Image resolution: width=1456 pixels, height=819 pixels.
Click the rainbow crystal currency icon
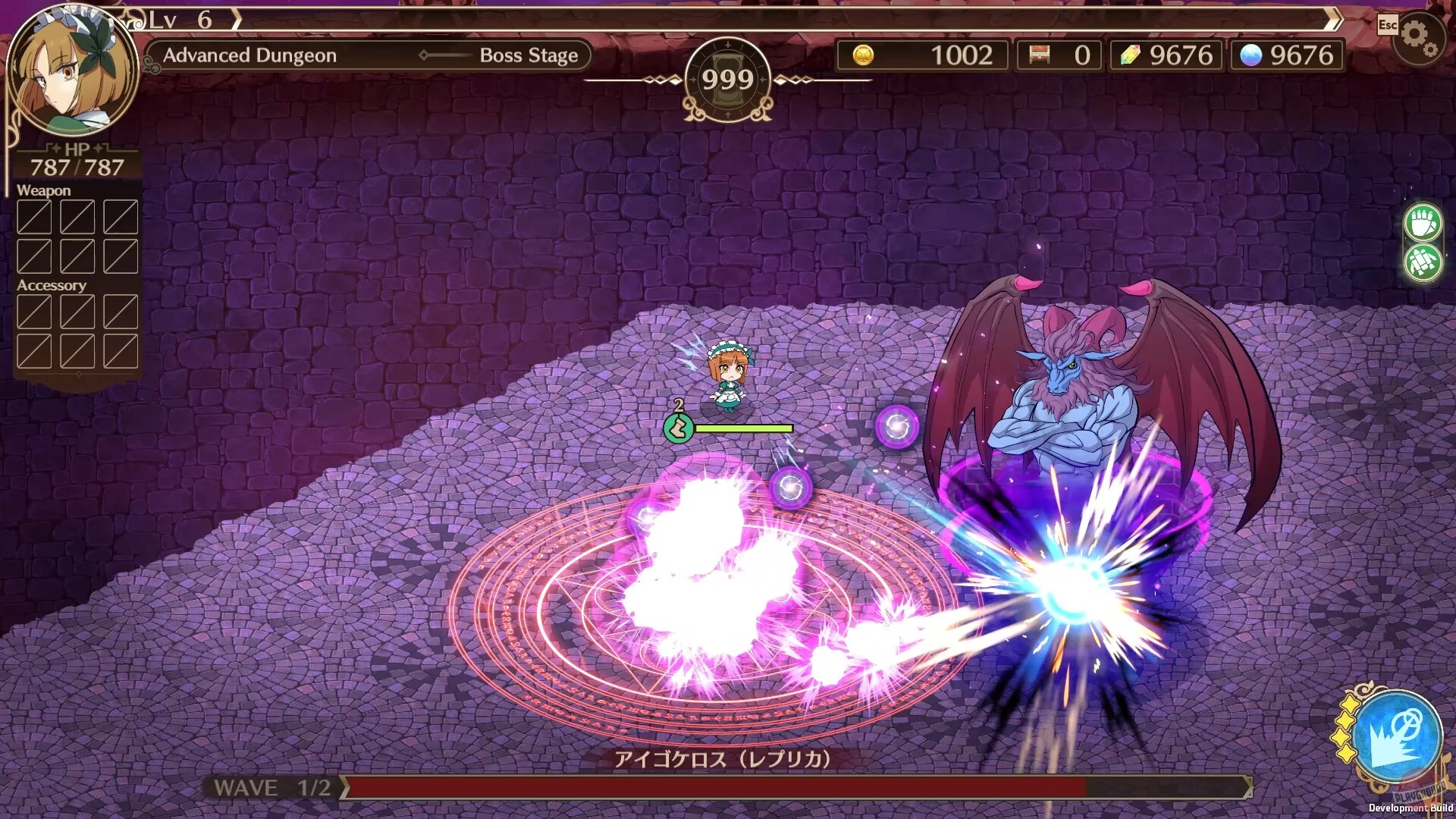coord(1129,55)
